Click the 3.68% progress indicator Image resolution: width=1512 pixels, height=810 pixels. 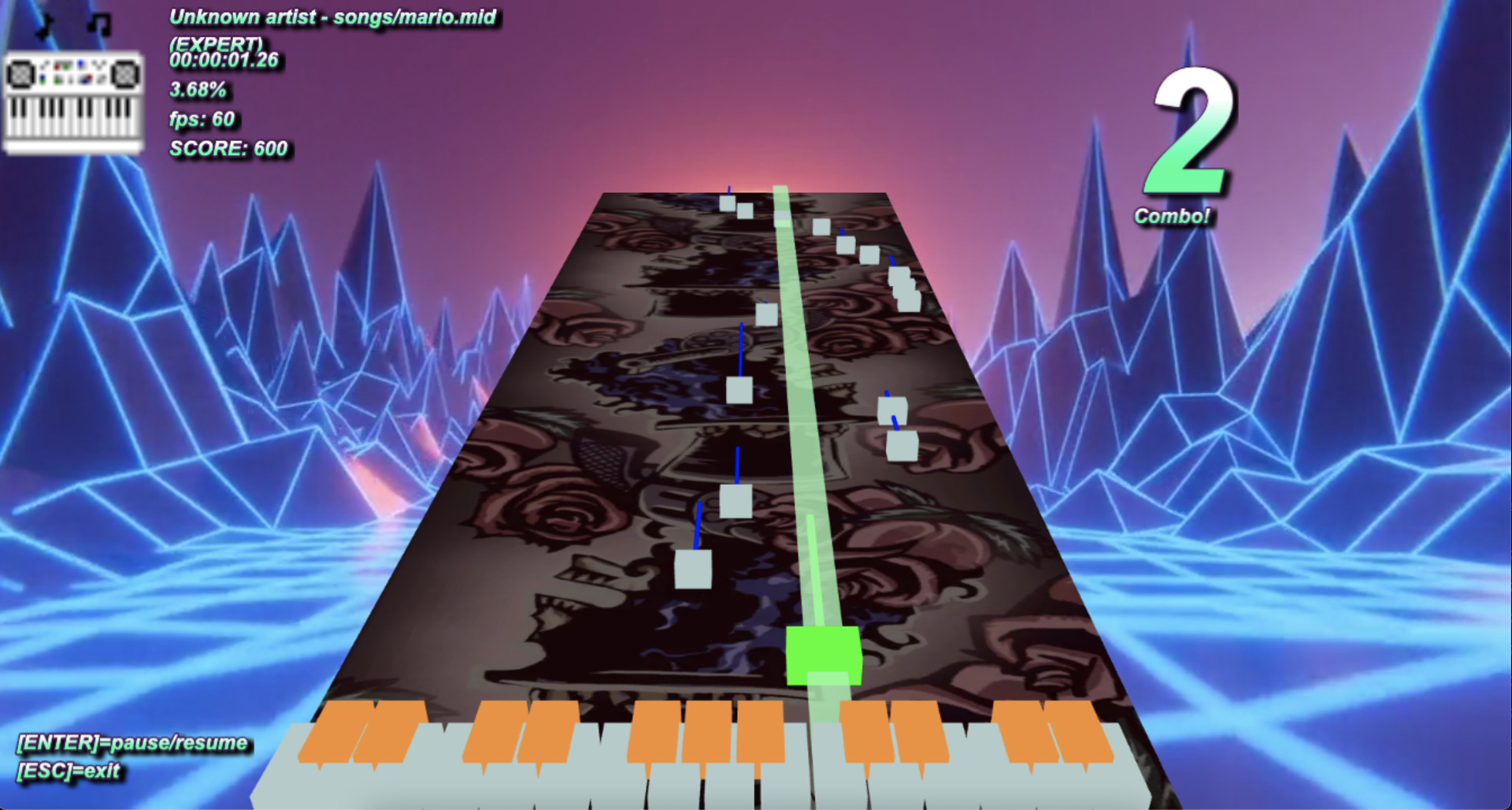click(198, 90)
